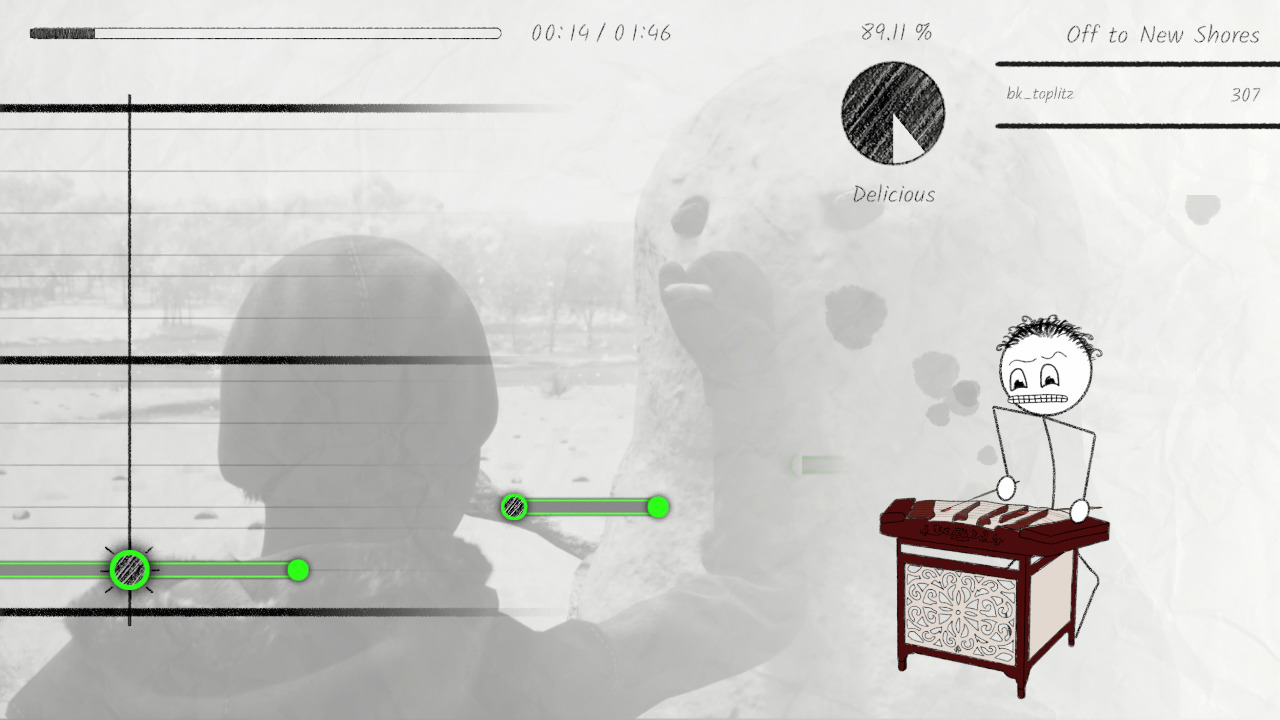
Task: Click the song progress bar at top left
Action: pos(265,31)
